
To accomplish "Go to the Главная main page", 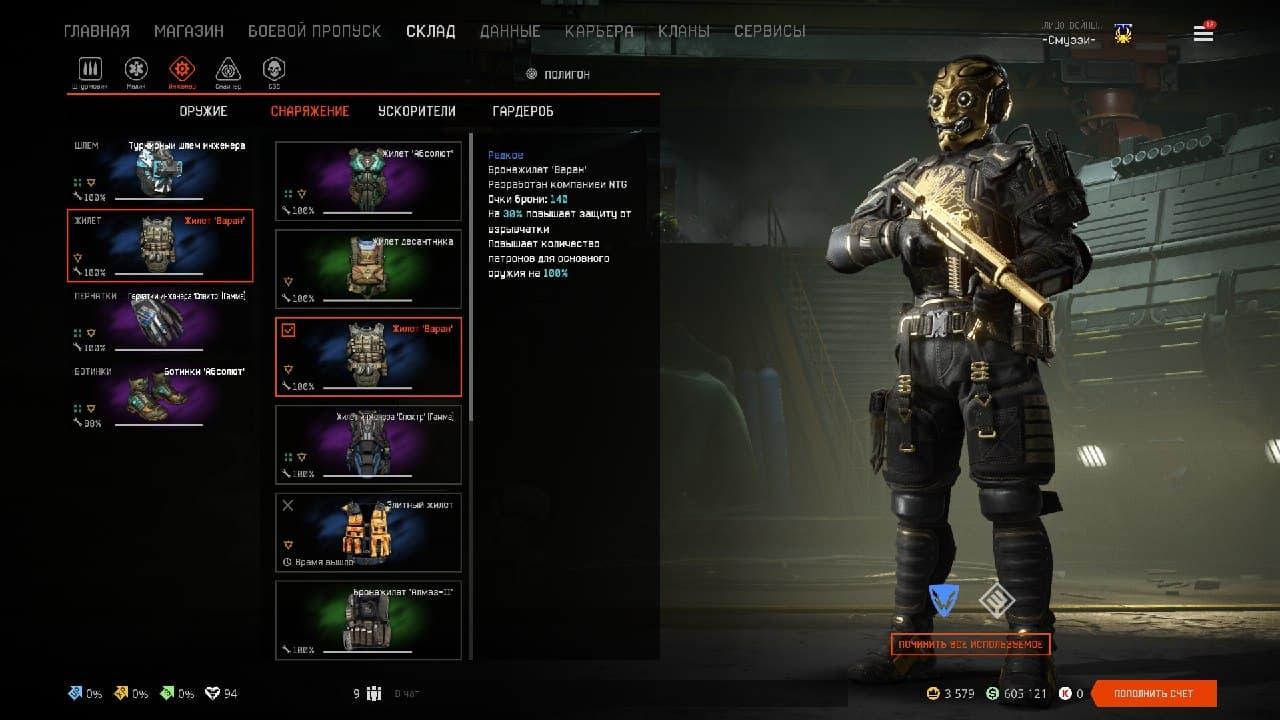I will tap(97, 31).
